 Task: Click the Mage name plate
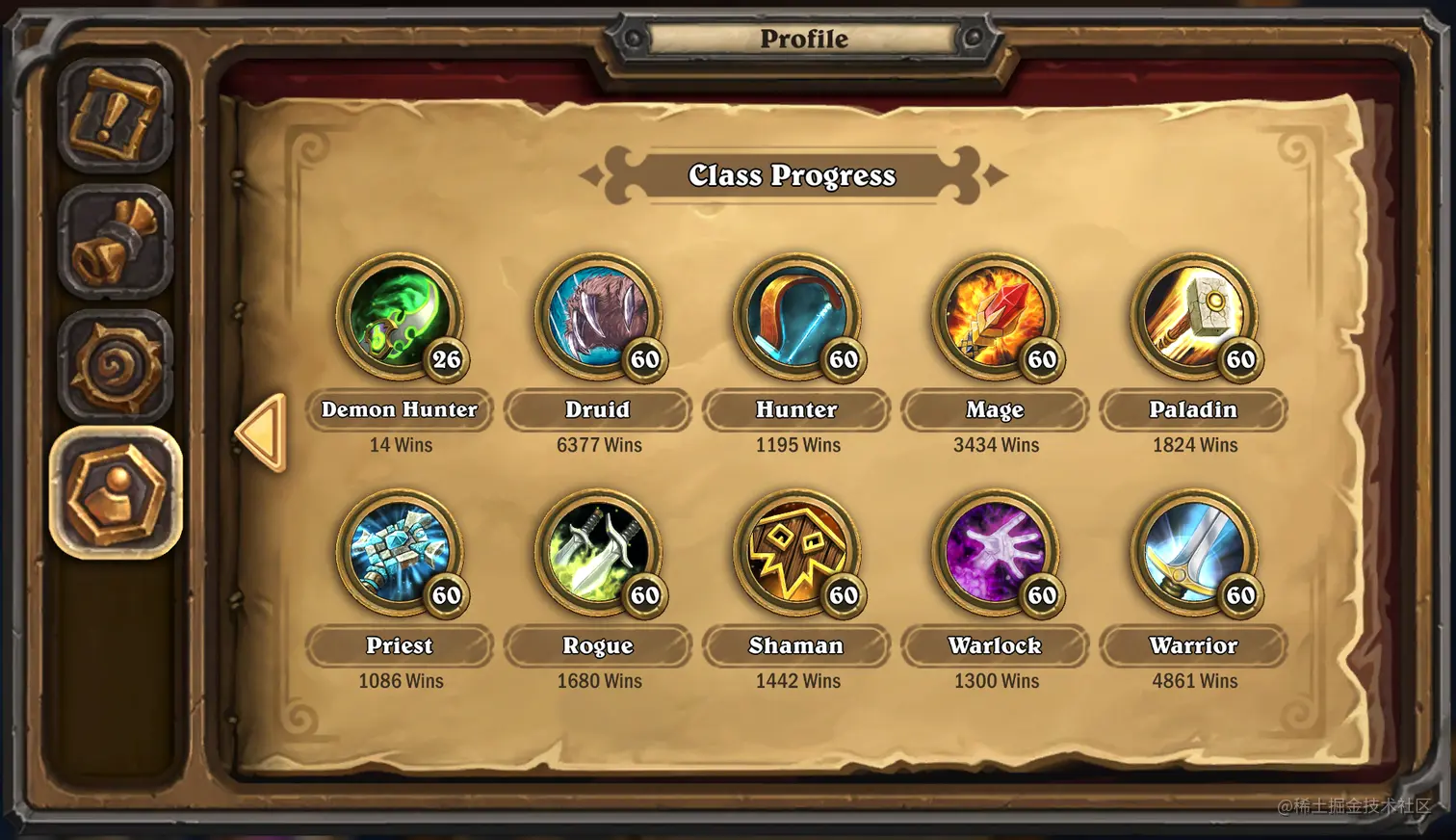[x=995, y=409]
